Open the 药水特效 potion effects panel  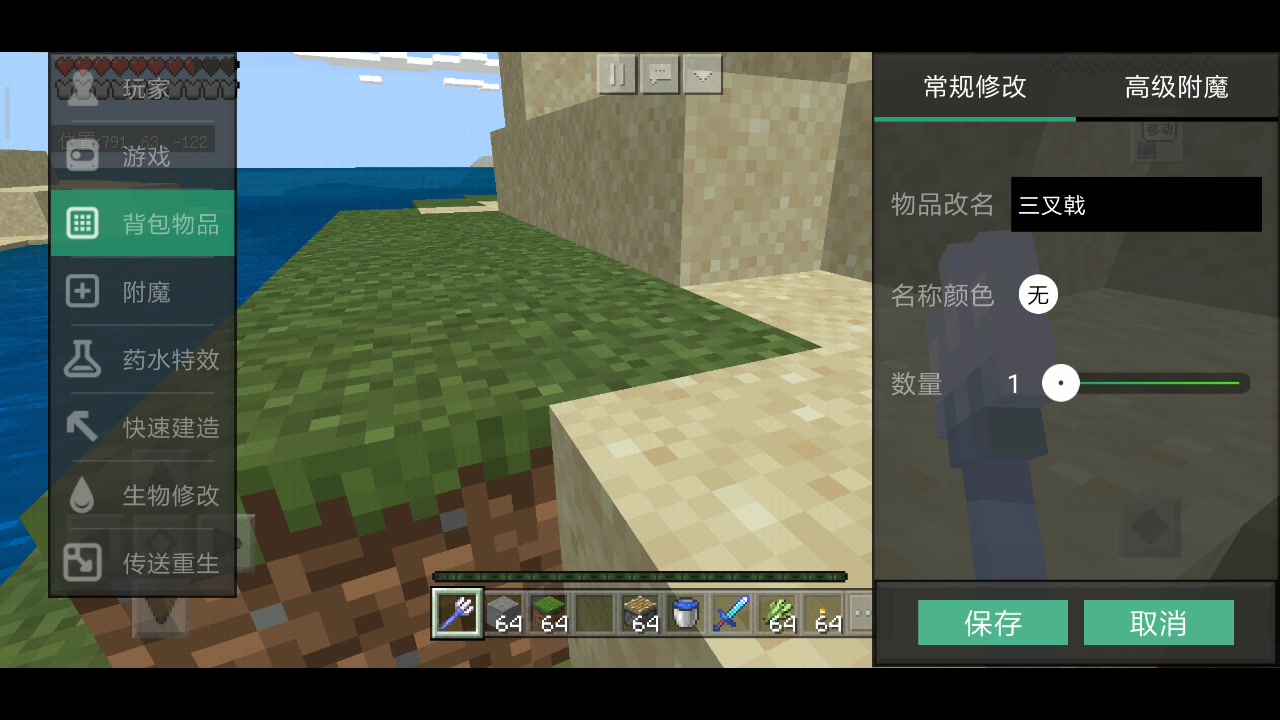click(x=143, y=359)
